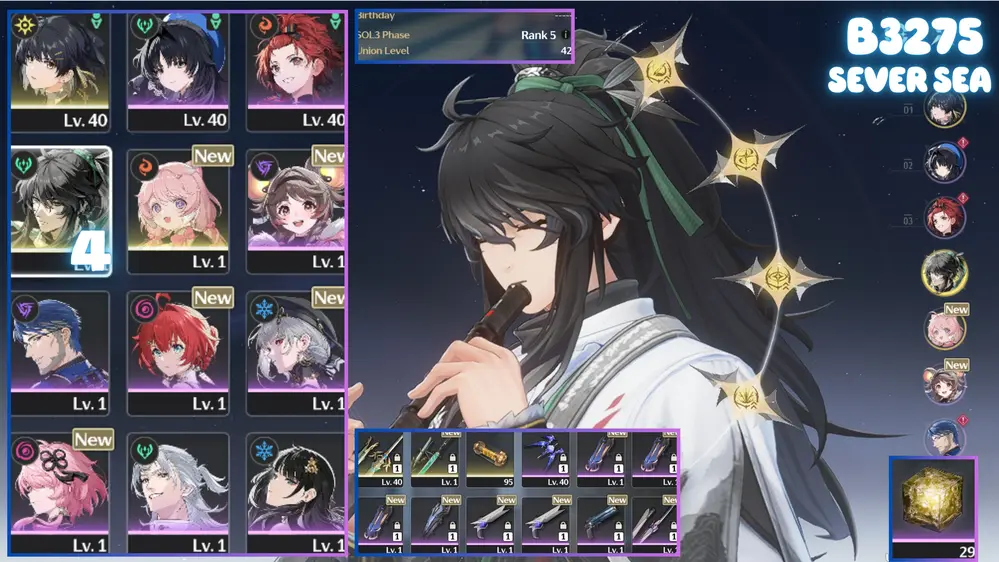This screenshot has width=999, height=562.
Task: Open the pink-haired character with black flower
Action: (60, 494)
